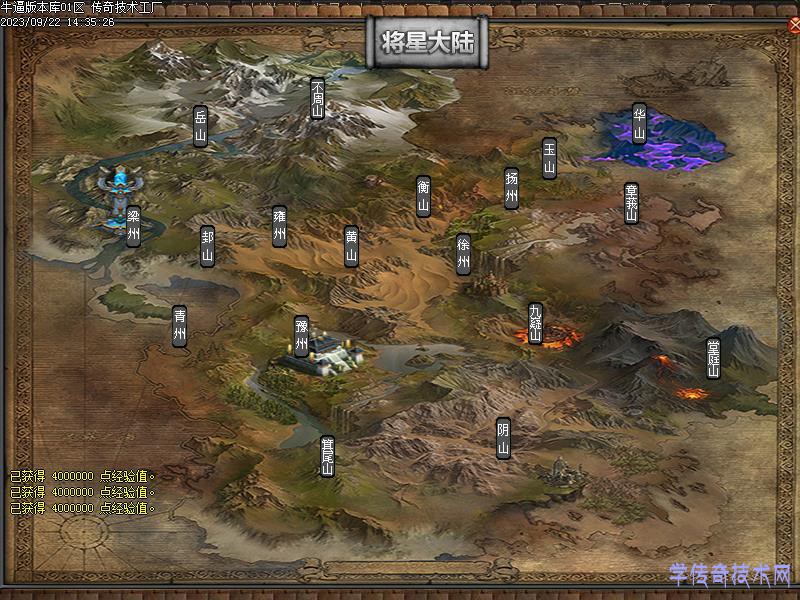Choose the 箕尾山 location label
The image size is (800, 600).
(327, 456)
